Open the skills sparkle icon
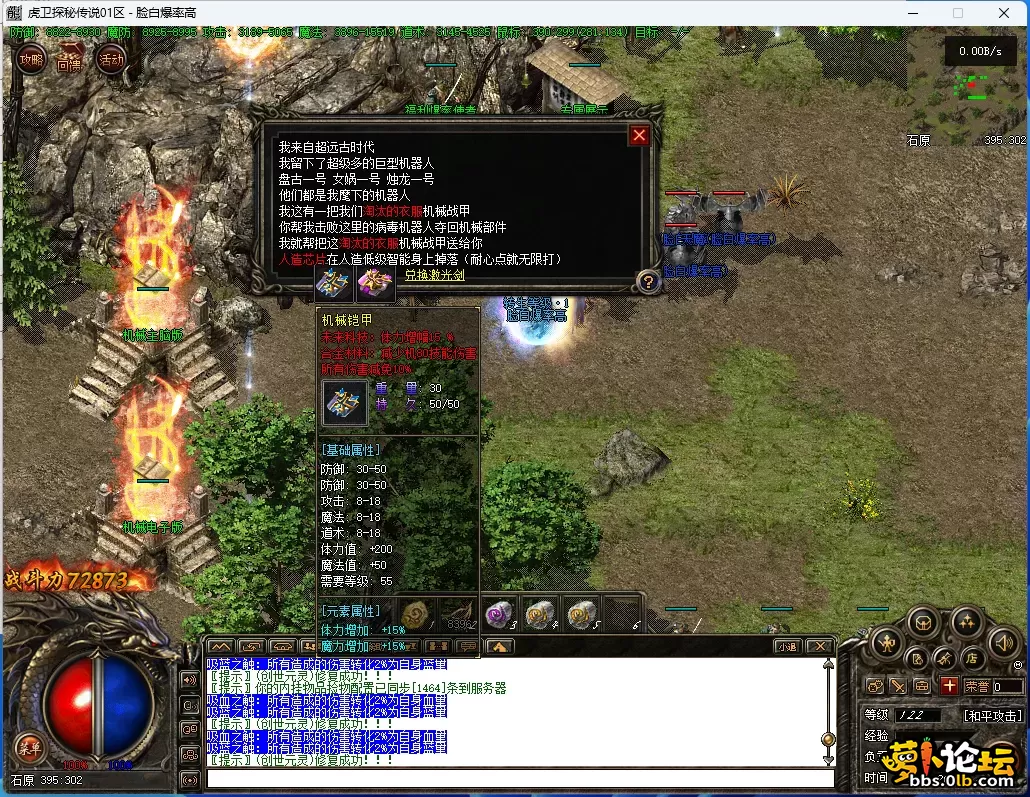The image size is (1030, 797). 966,622
